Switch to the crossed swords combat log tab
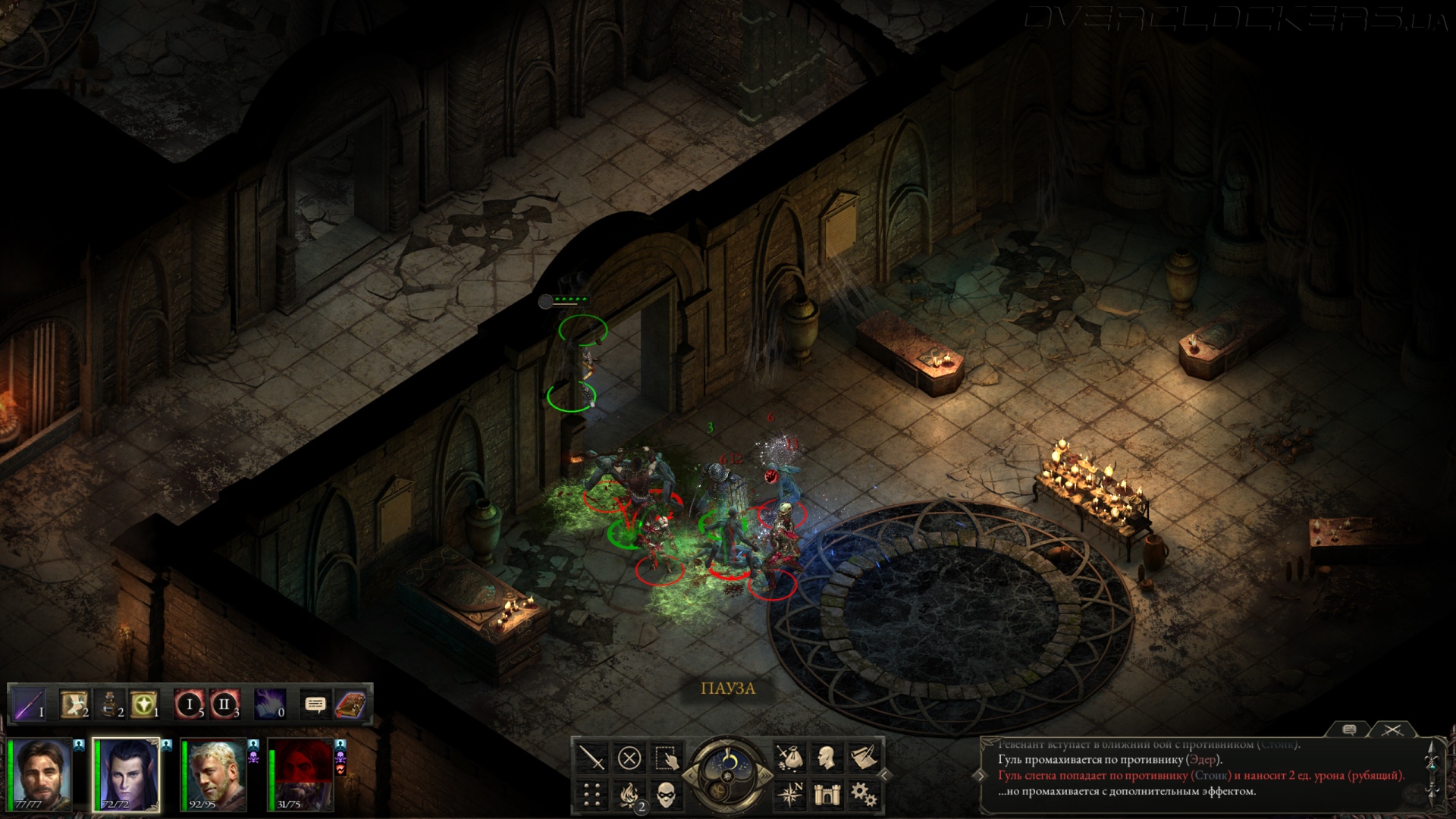 pyautogui.click(x=1392, y=730)
